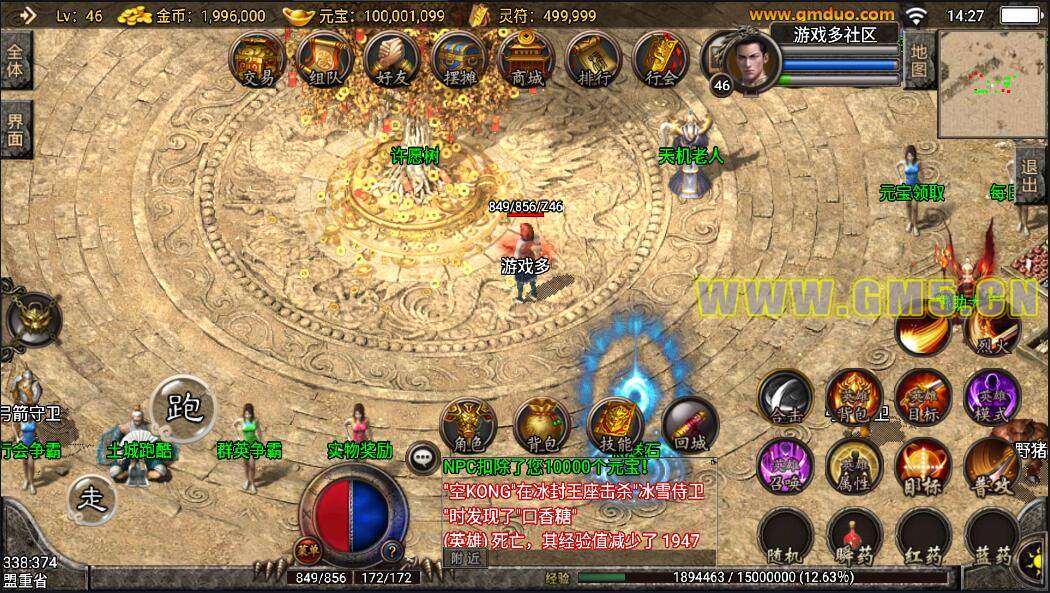Image resolution: width=1050 pixels, height=593 pixels.
Task: Click the minimap in the corner
Action: point(992,84)
